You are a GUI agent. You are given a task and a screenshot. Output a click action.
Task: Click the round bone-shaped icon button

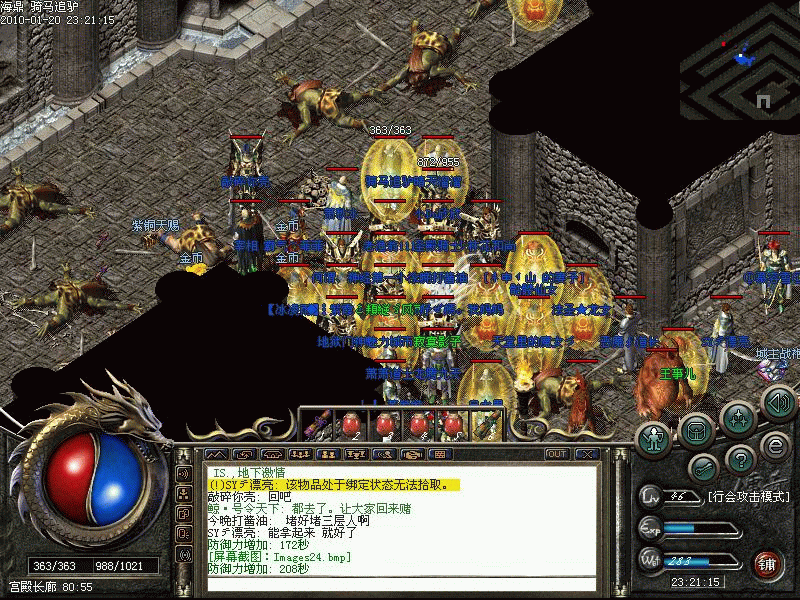[x=703, y=467]
